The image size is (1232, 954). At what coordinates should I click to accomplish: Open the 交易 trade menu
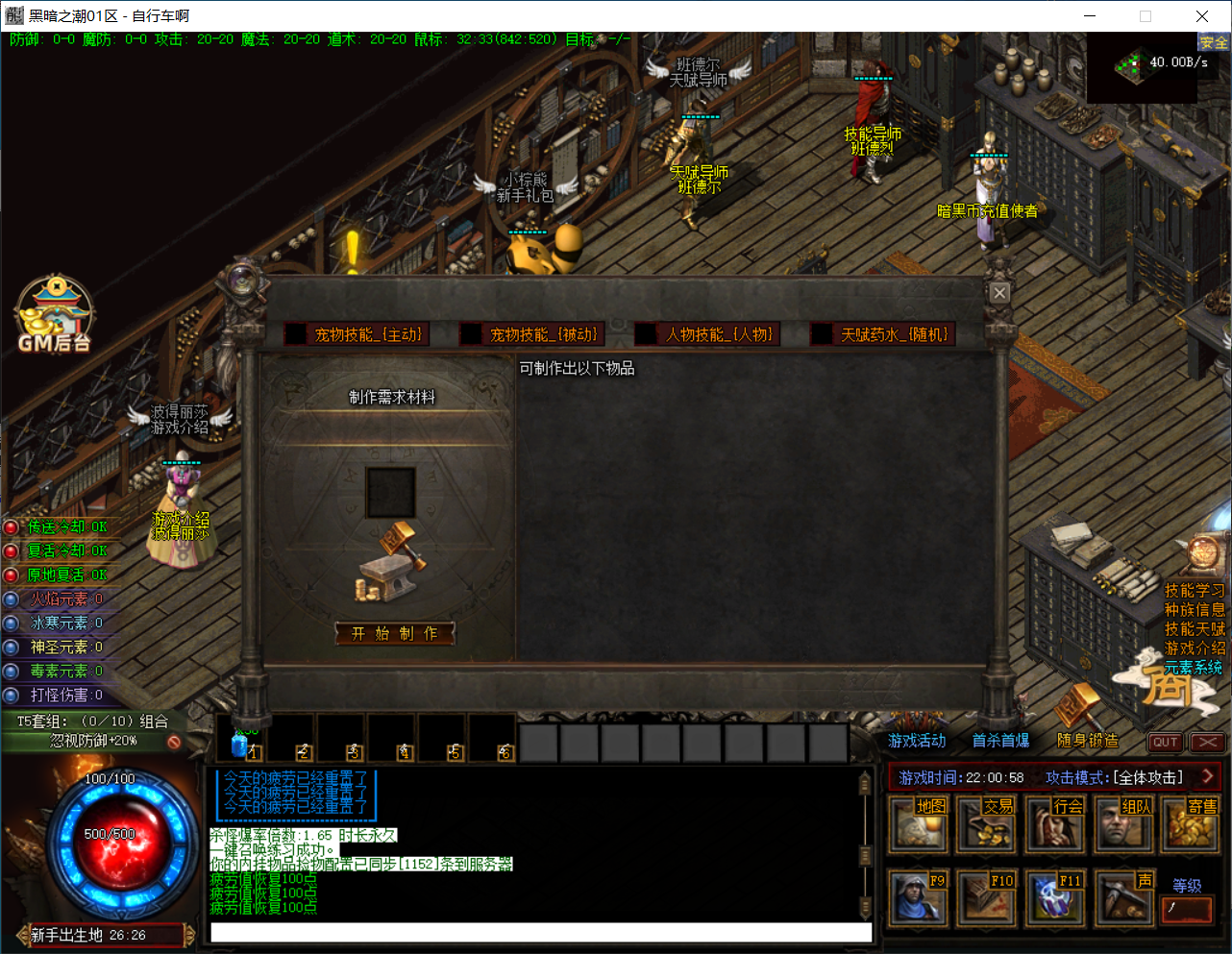coord(986,825)
